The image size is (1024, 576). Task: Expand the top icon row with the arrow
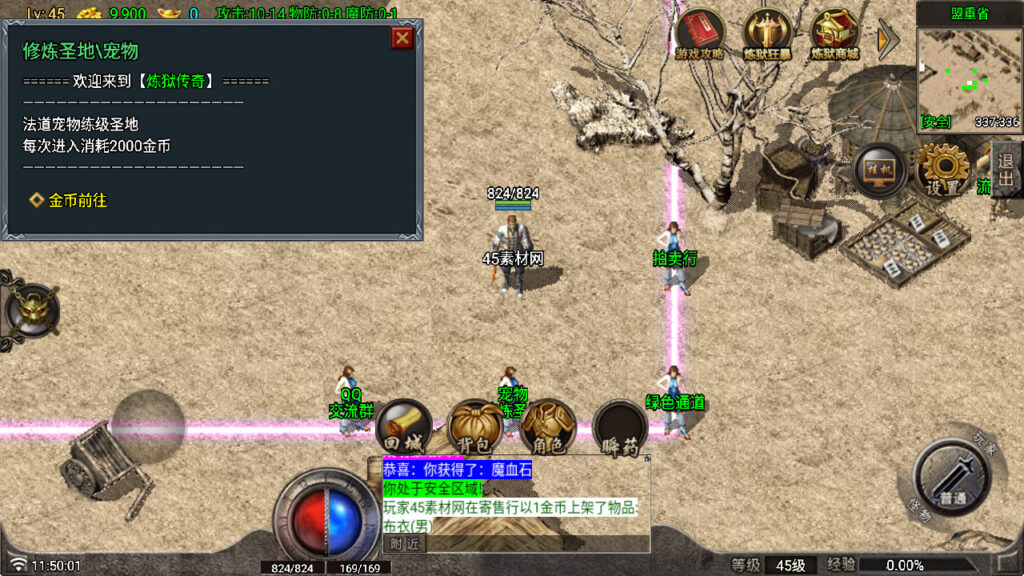click(887, 40)
